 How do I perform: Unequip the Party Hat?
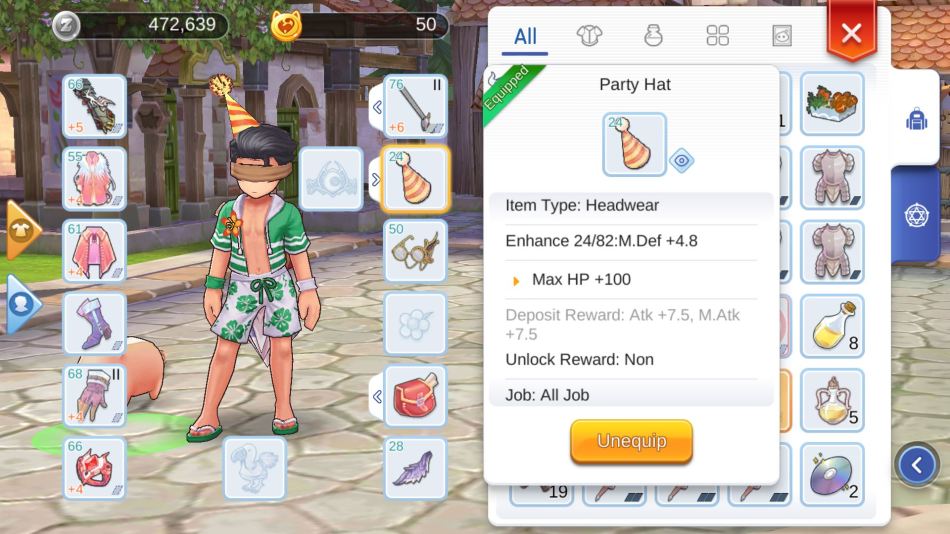(631, 441)
